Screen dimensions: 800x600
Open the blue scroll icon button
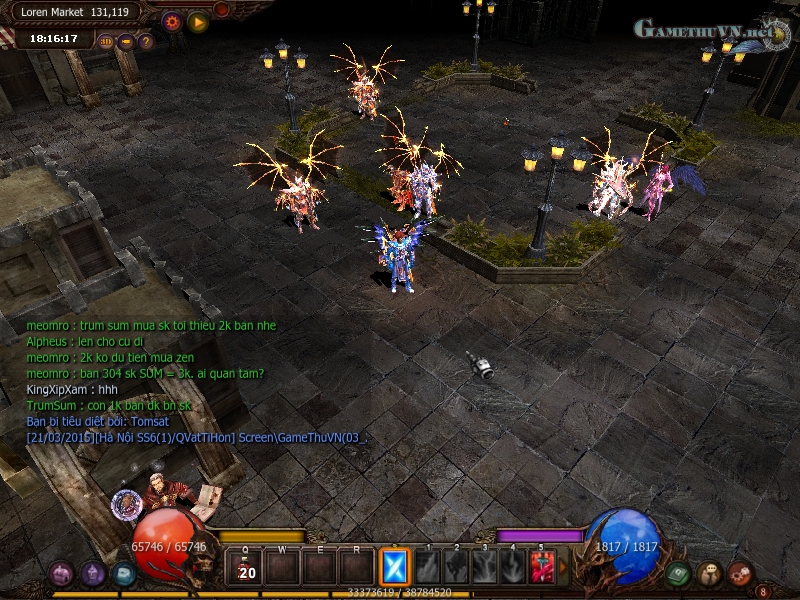(124, 574)
